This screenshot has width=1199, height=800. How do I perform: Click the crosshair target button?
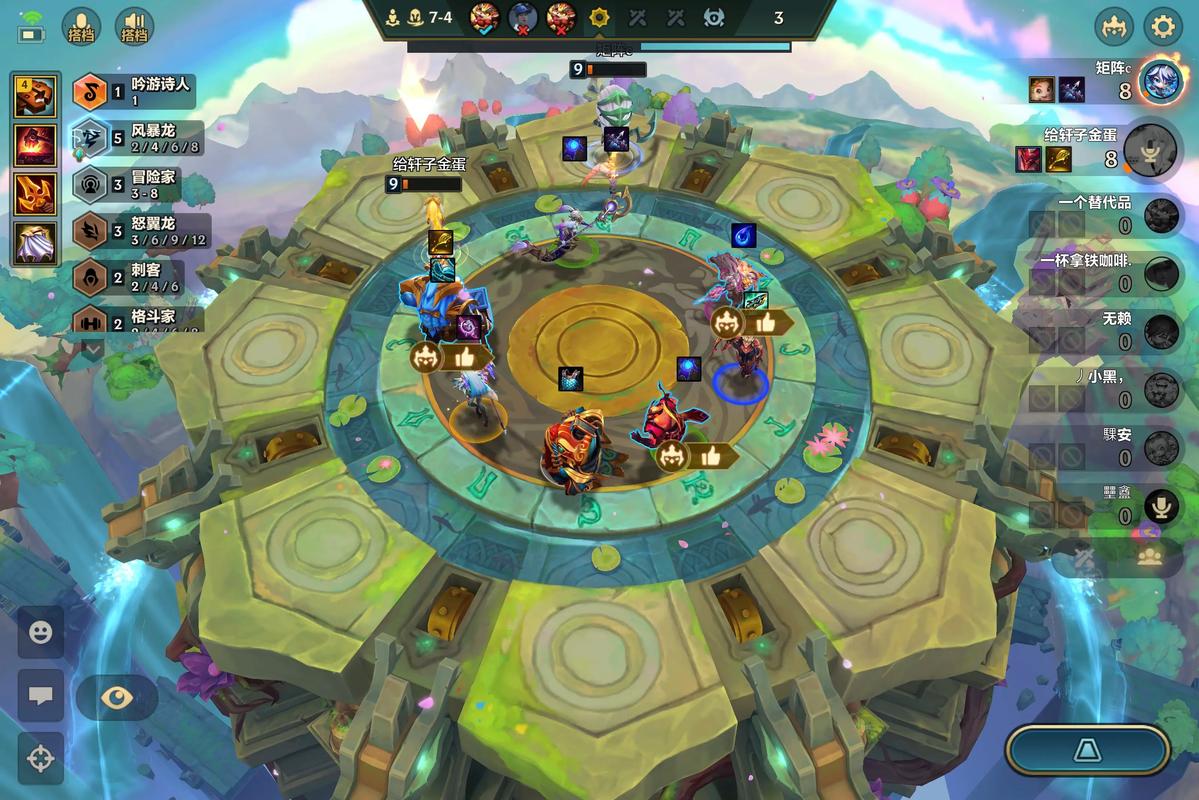pyautogui.click(x=40, y=758)
